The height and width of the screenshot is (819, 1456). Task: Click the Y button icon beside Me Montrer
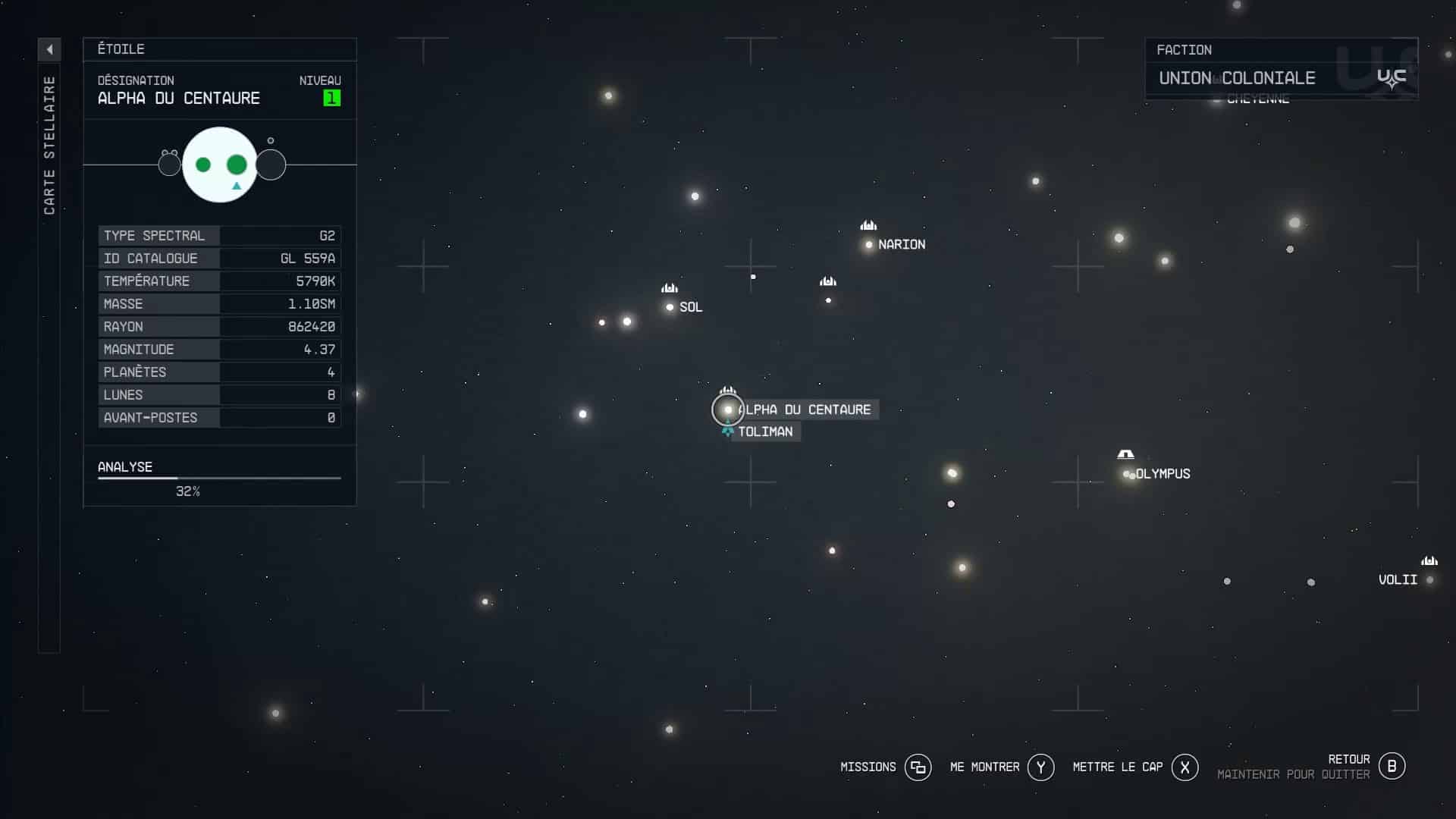point(1042,767)
